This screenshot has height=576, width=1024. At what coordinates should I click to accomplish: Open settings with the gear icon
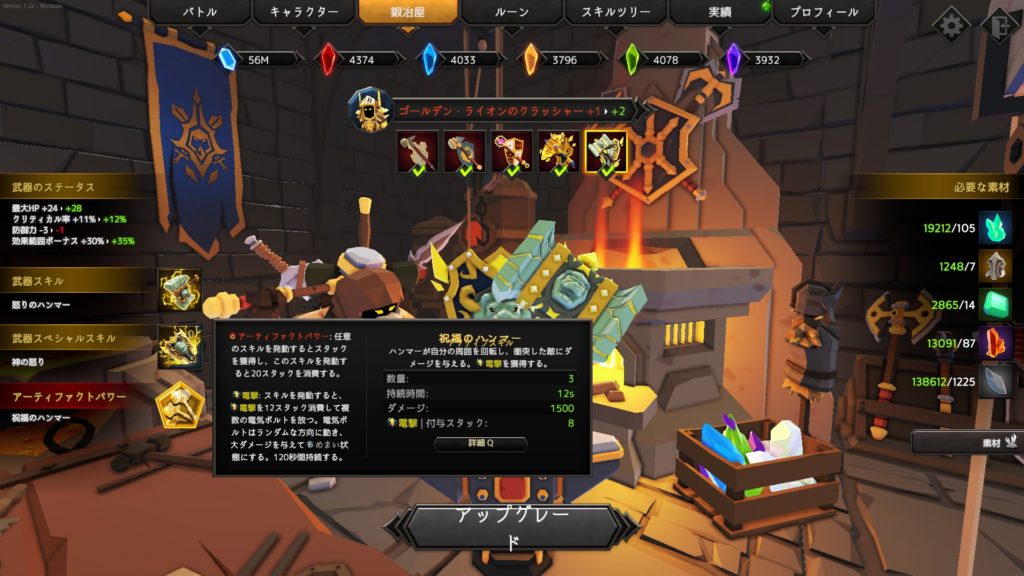(950, 25)
